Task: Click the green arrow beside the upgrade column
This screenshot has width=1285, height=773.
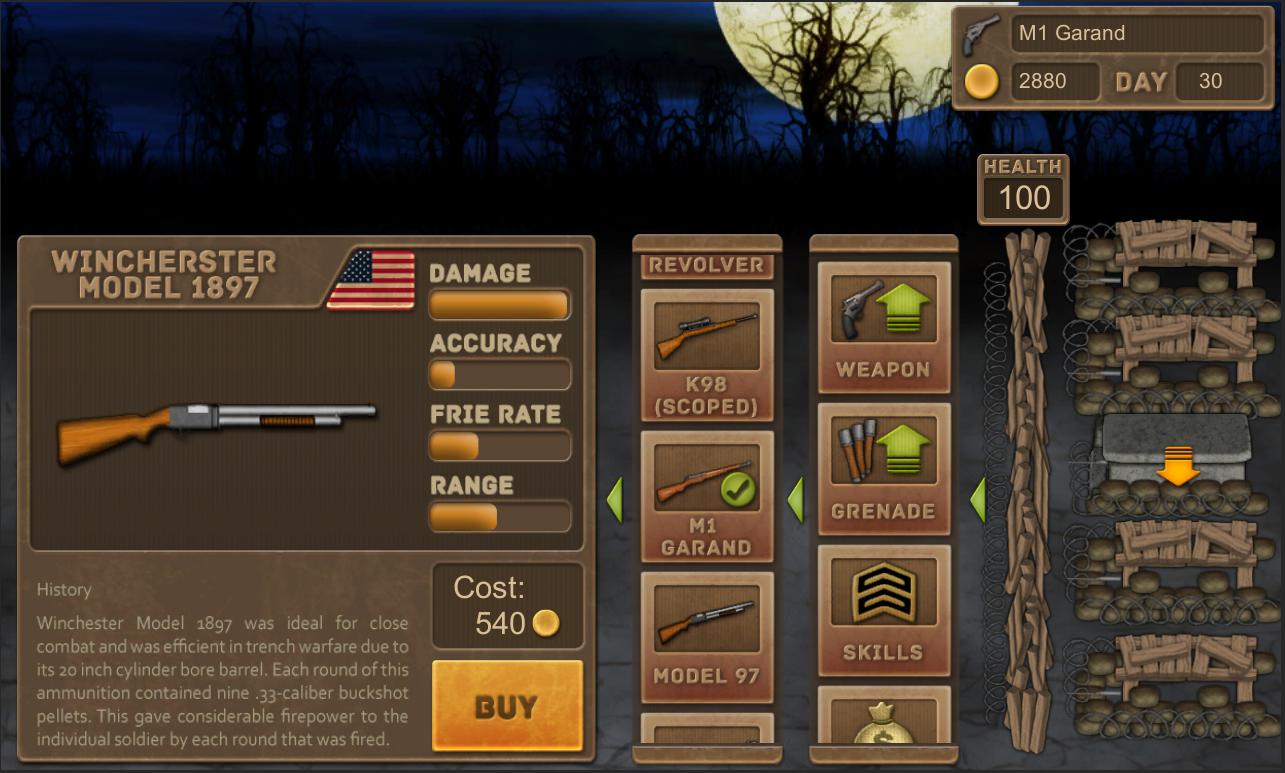Action: click(797, 500)
